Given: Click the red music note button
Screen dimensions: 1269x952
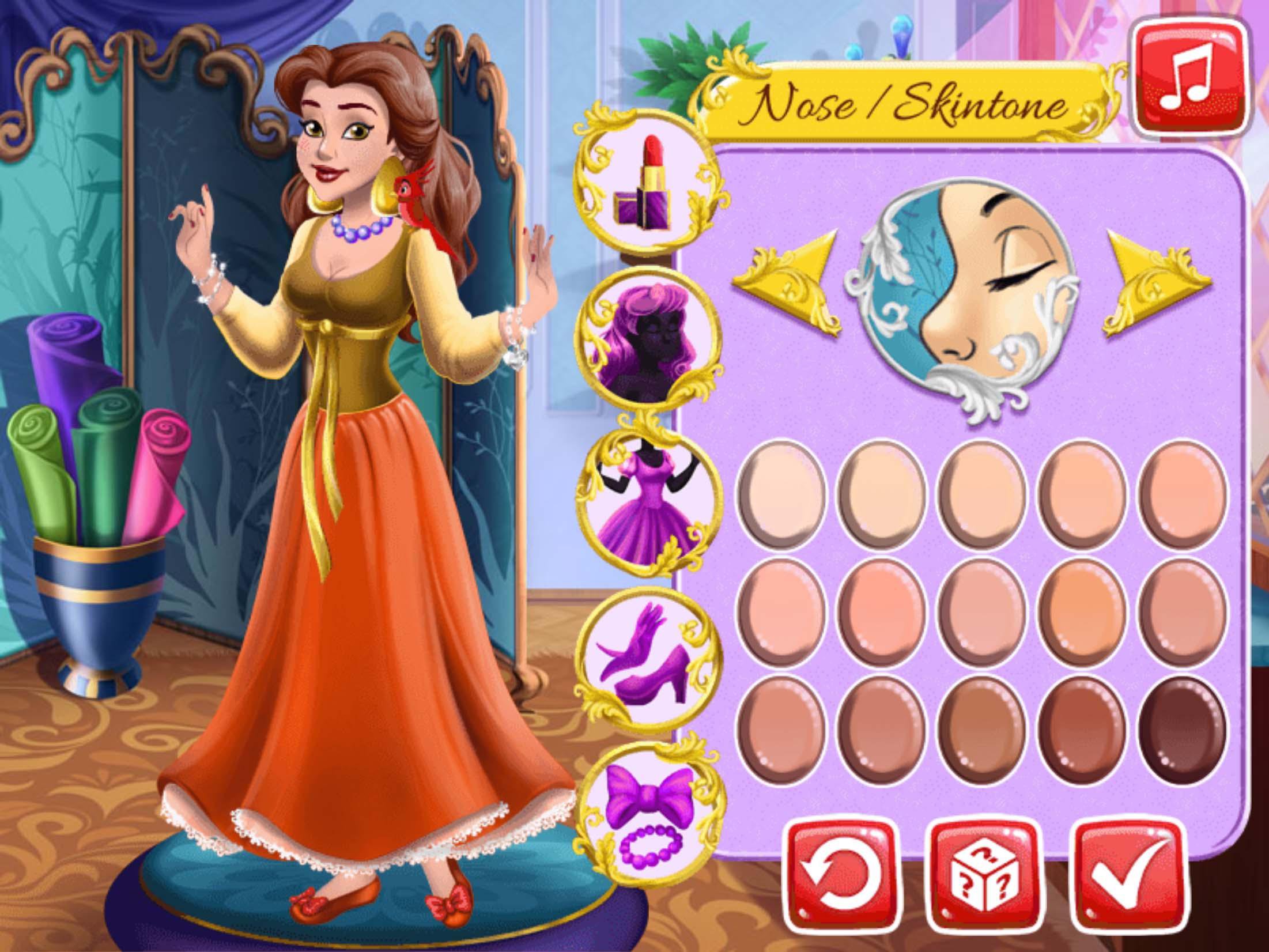Looking at the screenshot, I should 1189,78.
